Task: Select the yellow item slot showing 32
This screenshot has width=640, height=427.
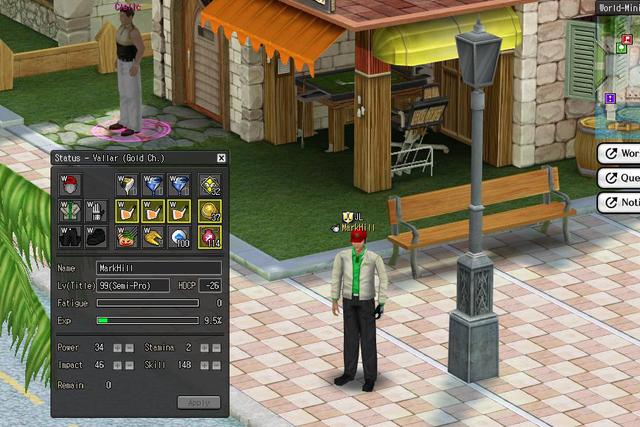Action: click(x=210, y=185)
